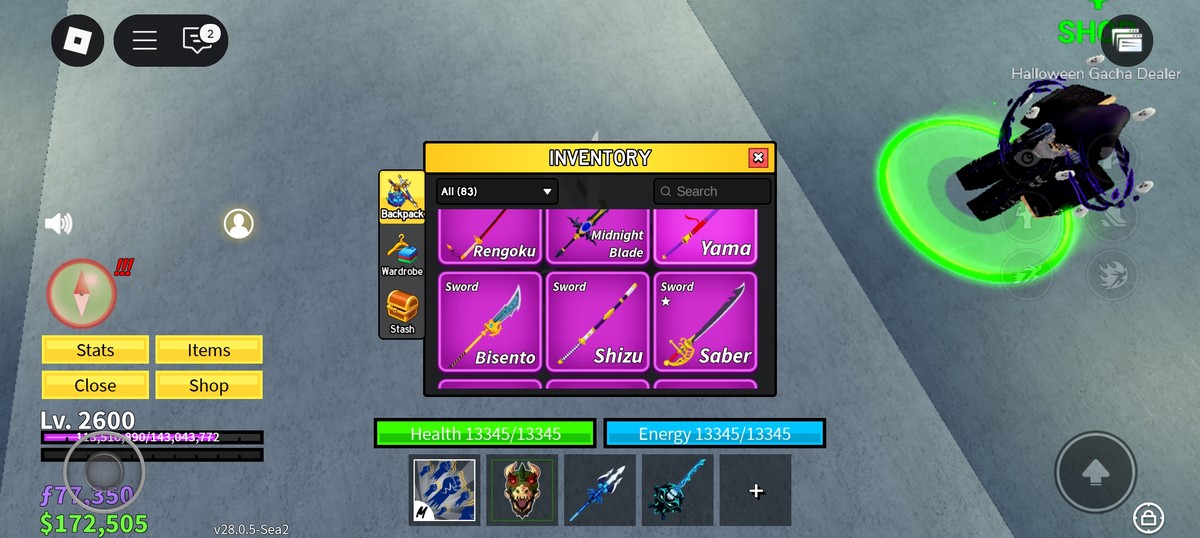Close the Inventory window
Viewport: 1200px width, 538px height.
point(758,158)
